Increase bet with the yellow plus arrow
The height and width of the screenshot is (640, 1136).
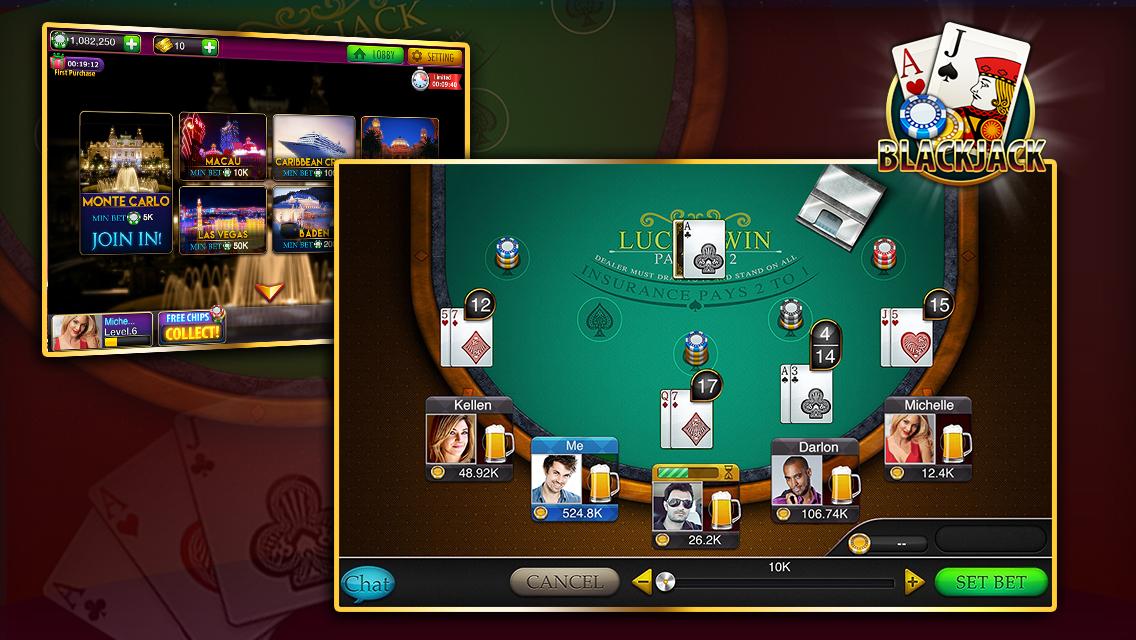[913, 581]
